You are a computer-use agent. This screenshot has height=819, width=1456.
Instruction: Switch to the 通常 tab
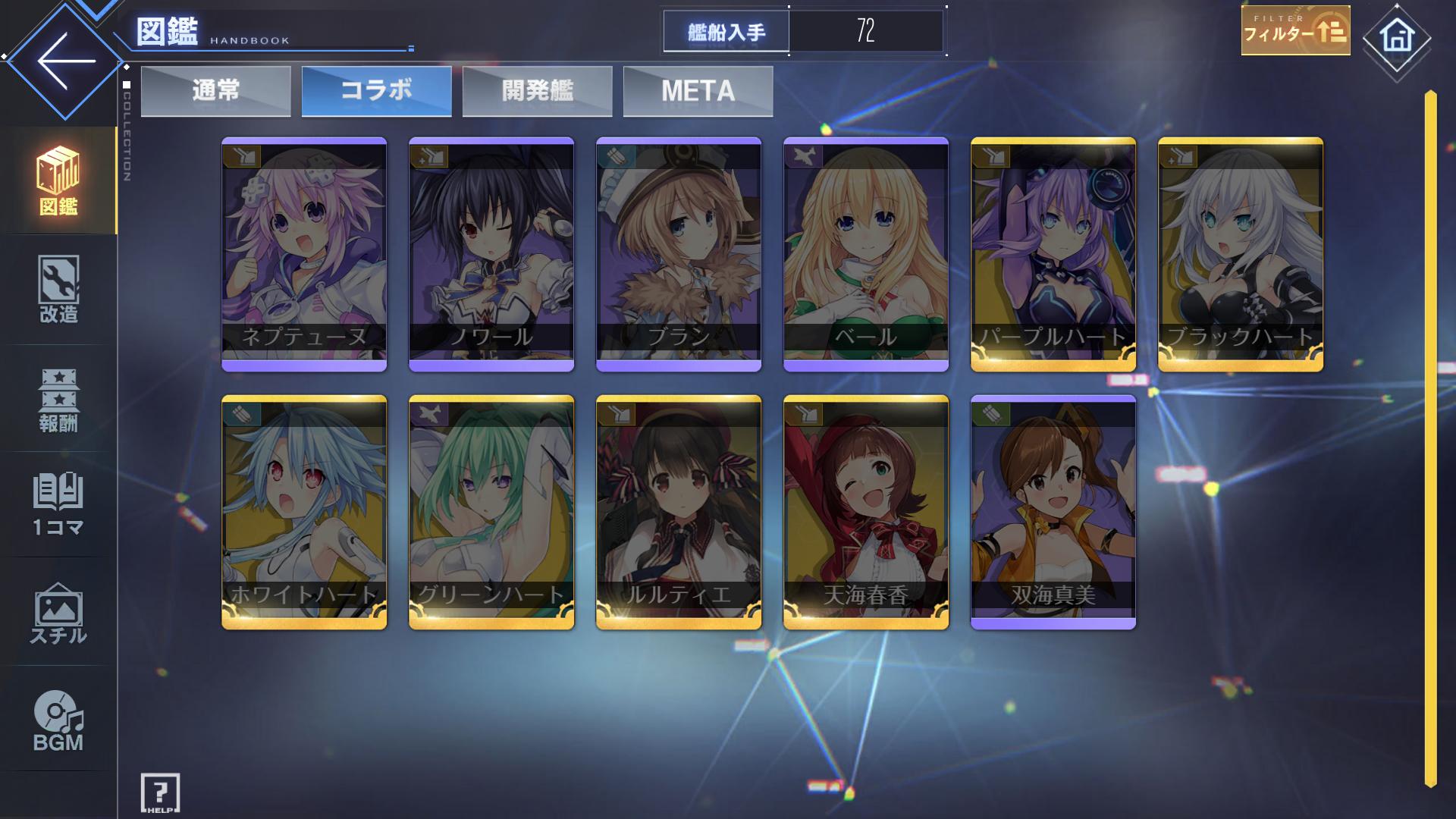pyautogui.click(x=216, y=91)
